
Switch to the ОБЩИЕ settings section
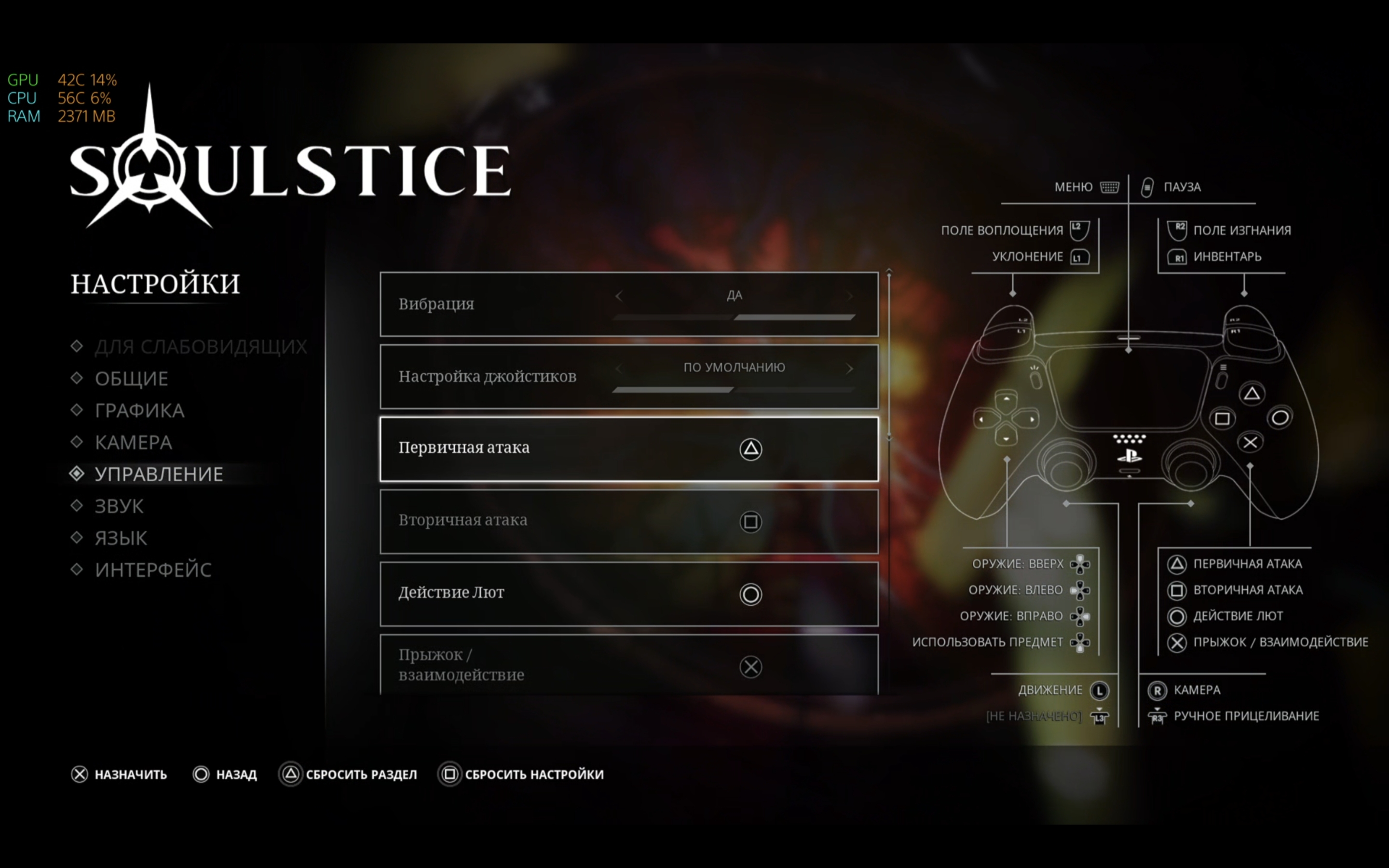click(x=132, y=379)
